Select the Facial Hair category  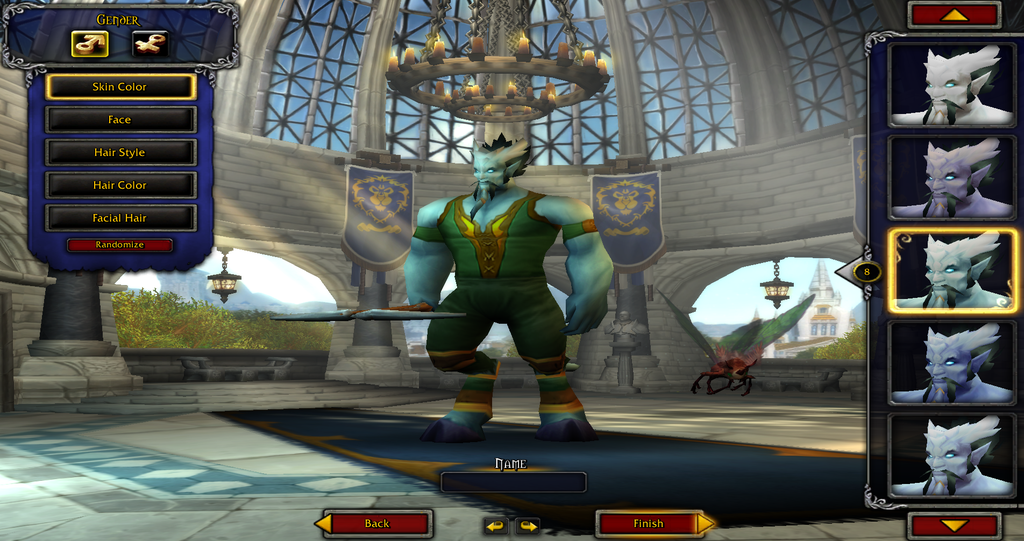pyautogui.click(x=120, y=218)
